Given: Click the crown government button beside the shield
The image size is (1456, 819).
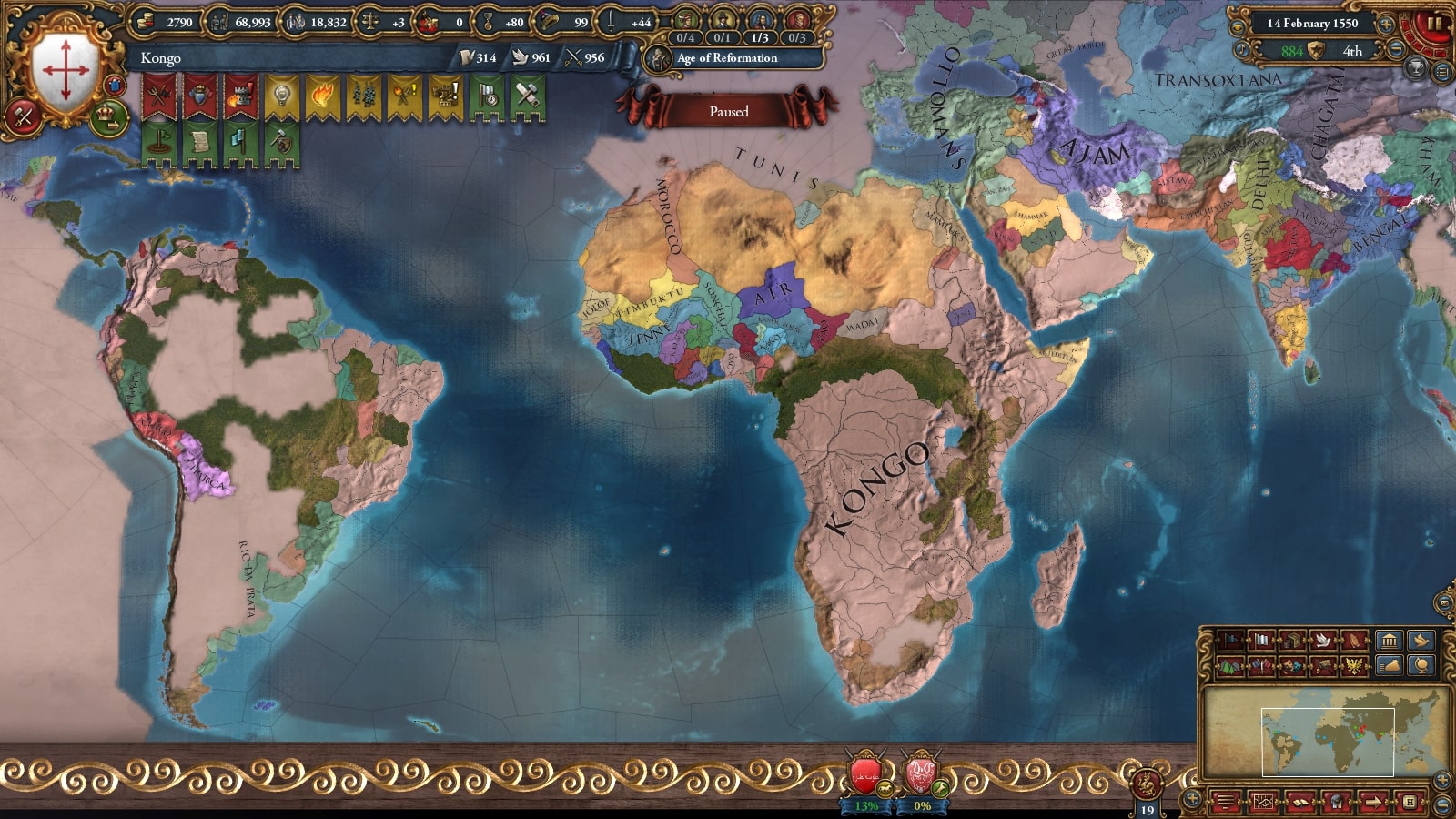Looking at the screenshot, I should click(108, 117).
